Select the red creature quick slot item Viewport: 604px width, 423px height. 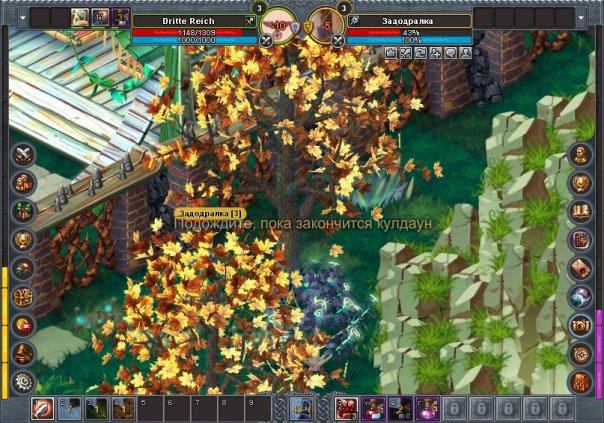(347, 408)
